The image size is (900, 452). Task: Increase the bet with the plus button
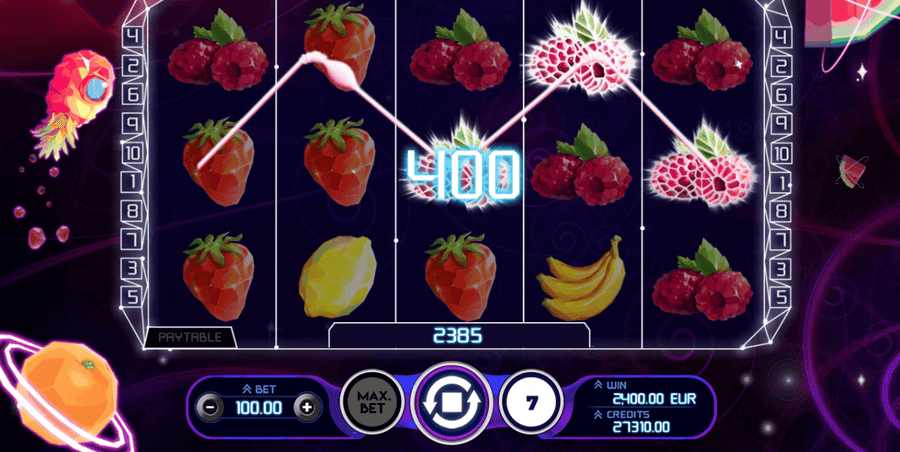pos(306,407)
